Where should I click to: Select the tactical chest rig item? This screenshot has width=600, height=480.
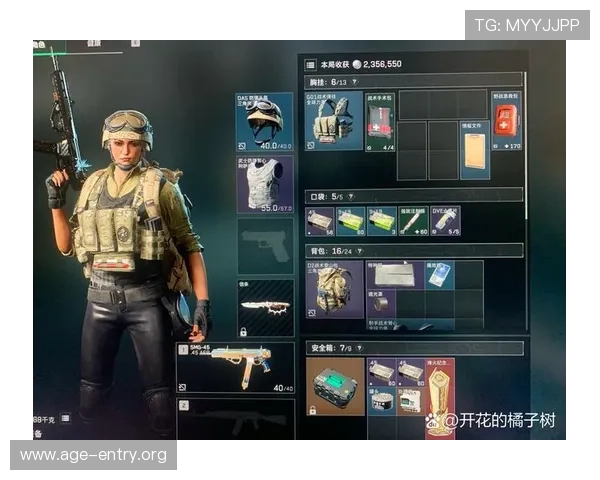334,122
